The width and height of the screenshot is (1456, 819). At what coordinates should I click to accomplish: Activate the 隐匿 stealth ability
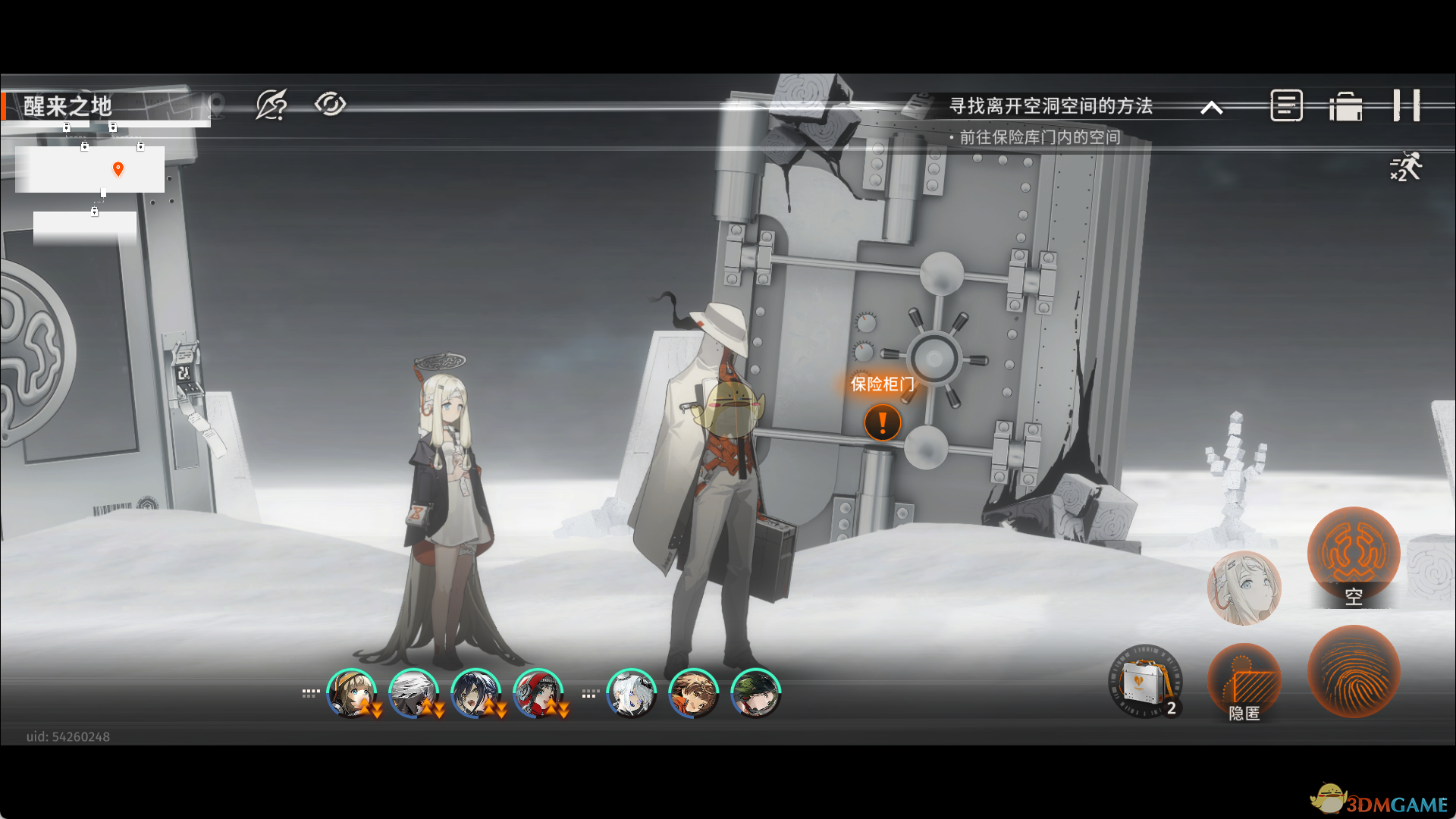1244,682
